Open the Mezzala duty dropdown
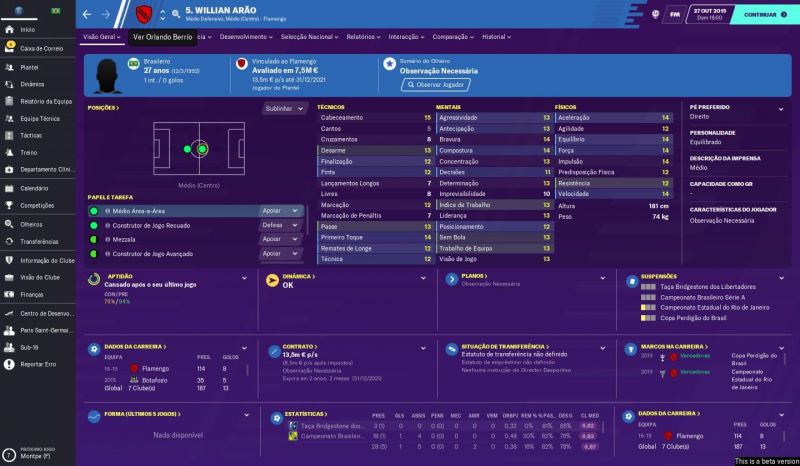This screenshot has height=466, width=800. (x=281, y=240)
